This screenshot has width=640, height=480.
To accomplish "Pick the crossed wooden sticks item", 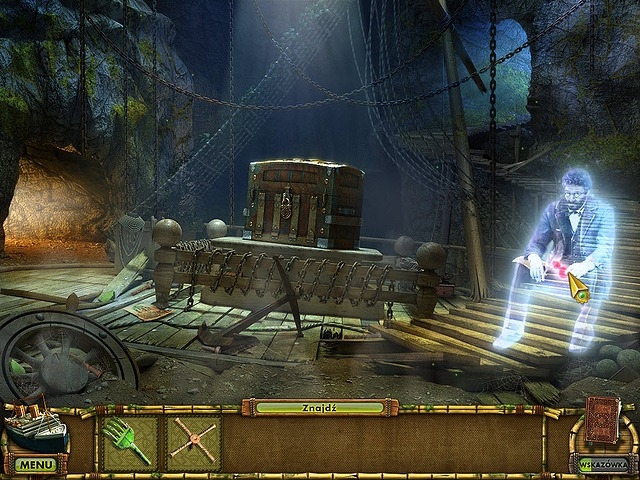I will pos(193,441).
